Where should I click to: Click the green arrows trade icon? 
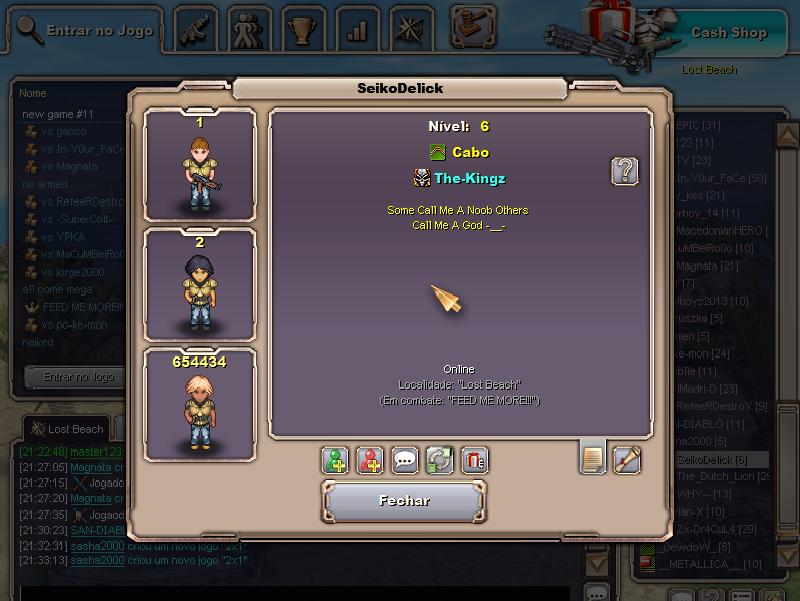(440, 460)
